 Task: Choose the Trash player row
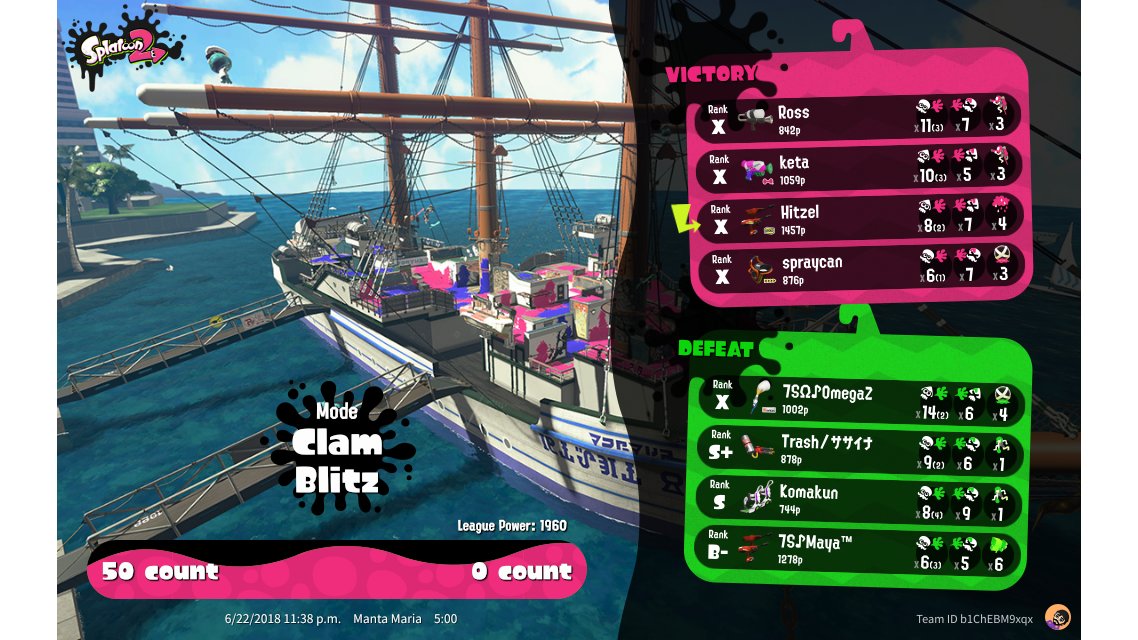pos(858,450)
